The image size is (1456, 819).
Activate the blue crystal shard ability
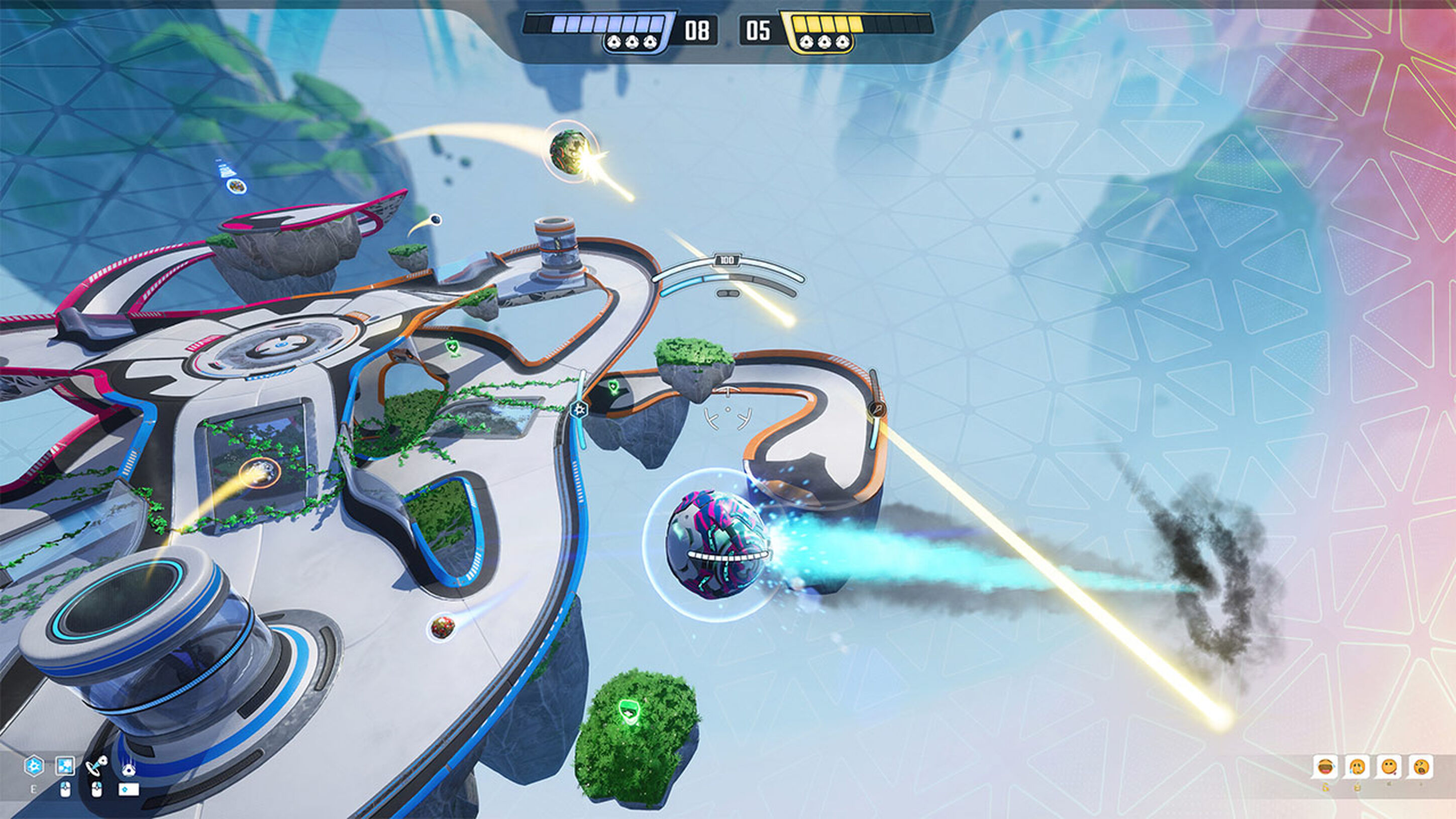[65, 766]
